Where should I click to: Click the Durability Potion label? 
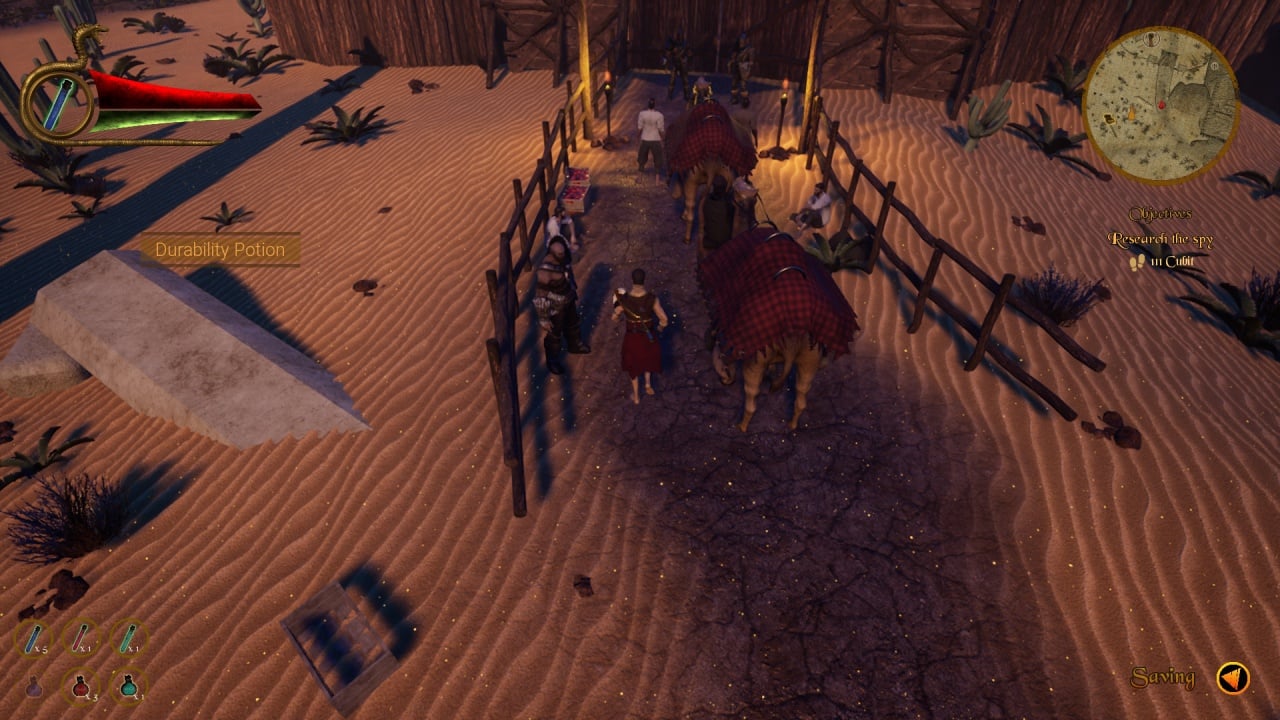click(220, 250)
